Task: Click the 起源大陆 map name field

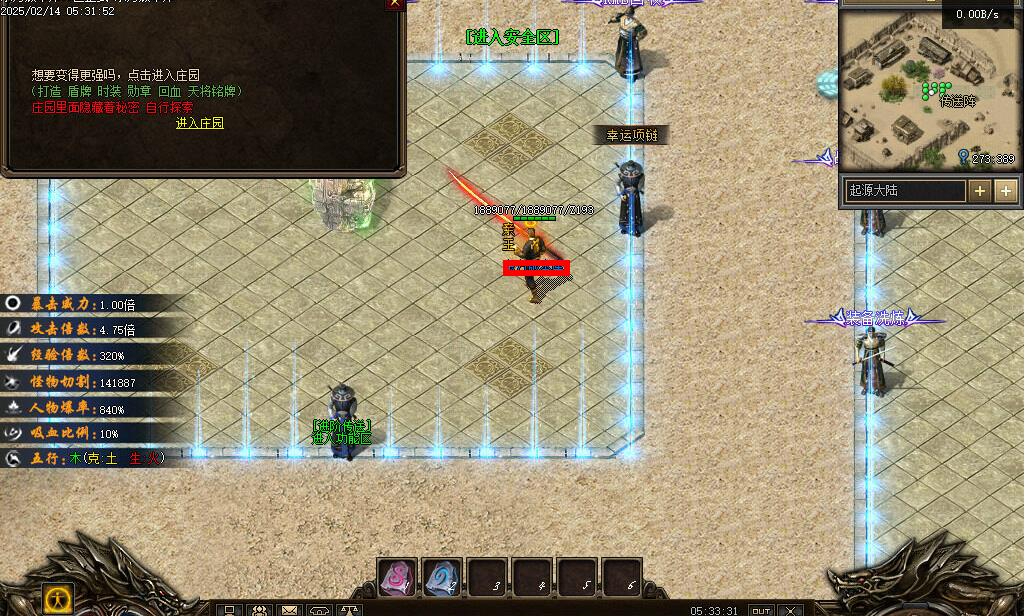Action: 905,190
